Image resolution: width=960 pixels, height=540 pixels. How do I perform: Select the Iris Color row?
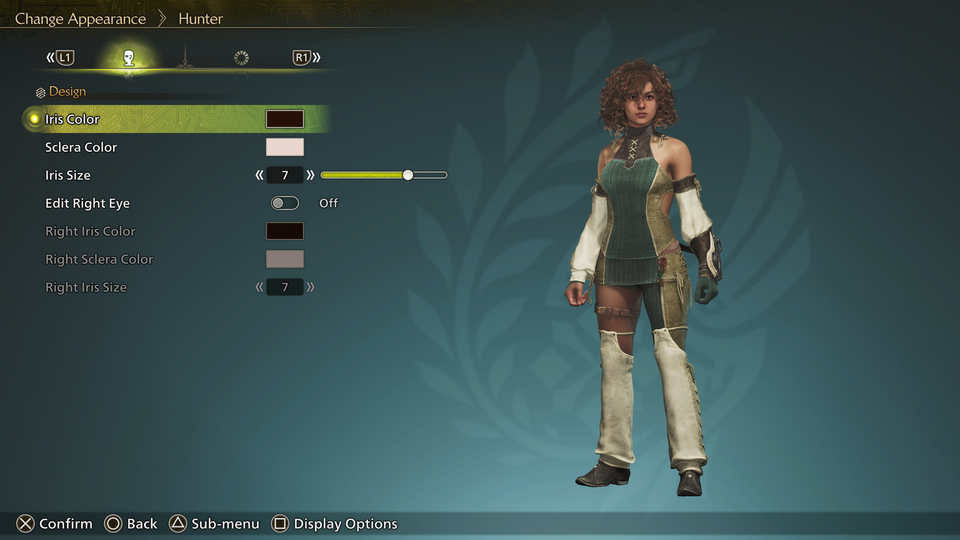pos(72,119)
